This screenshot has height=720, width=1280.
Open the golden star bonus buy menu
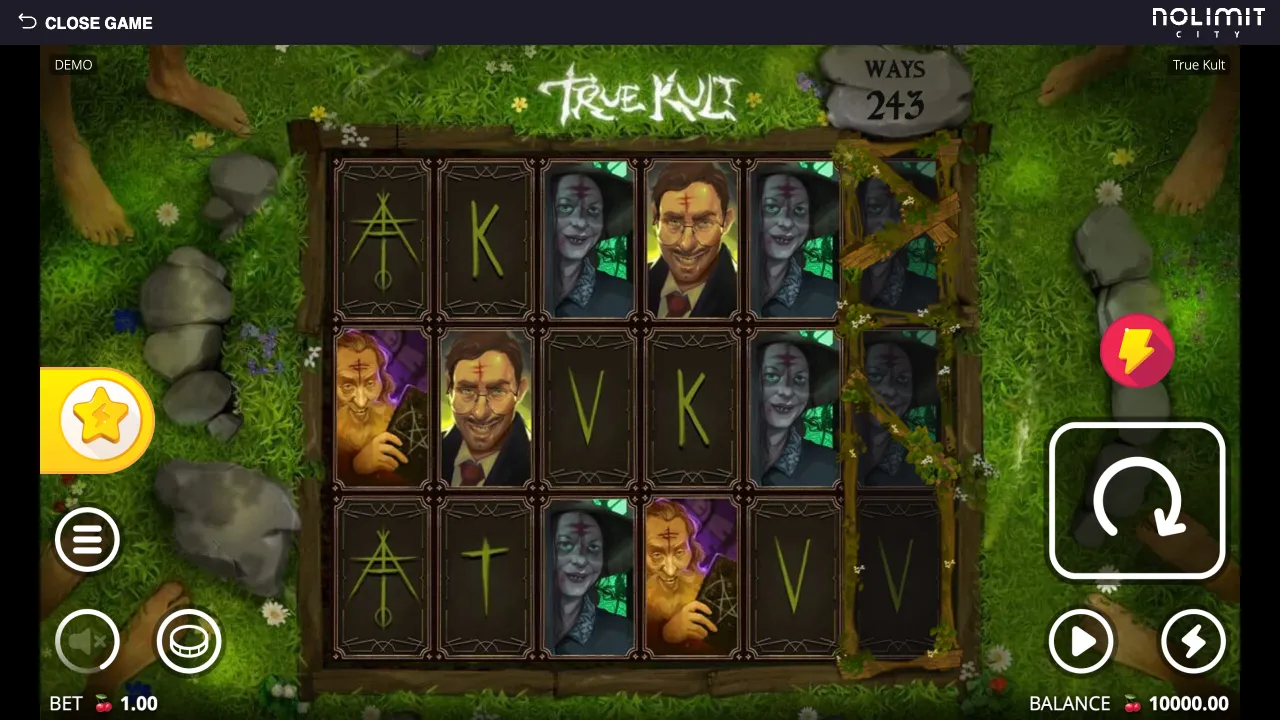point(97,420)
